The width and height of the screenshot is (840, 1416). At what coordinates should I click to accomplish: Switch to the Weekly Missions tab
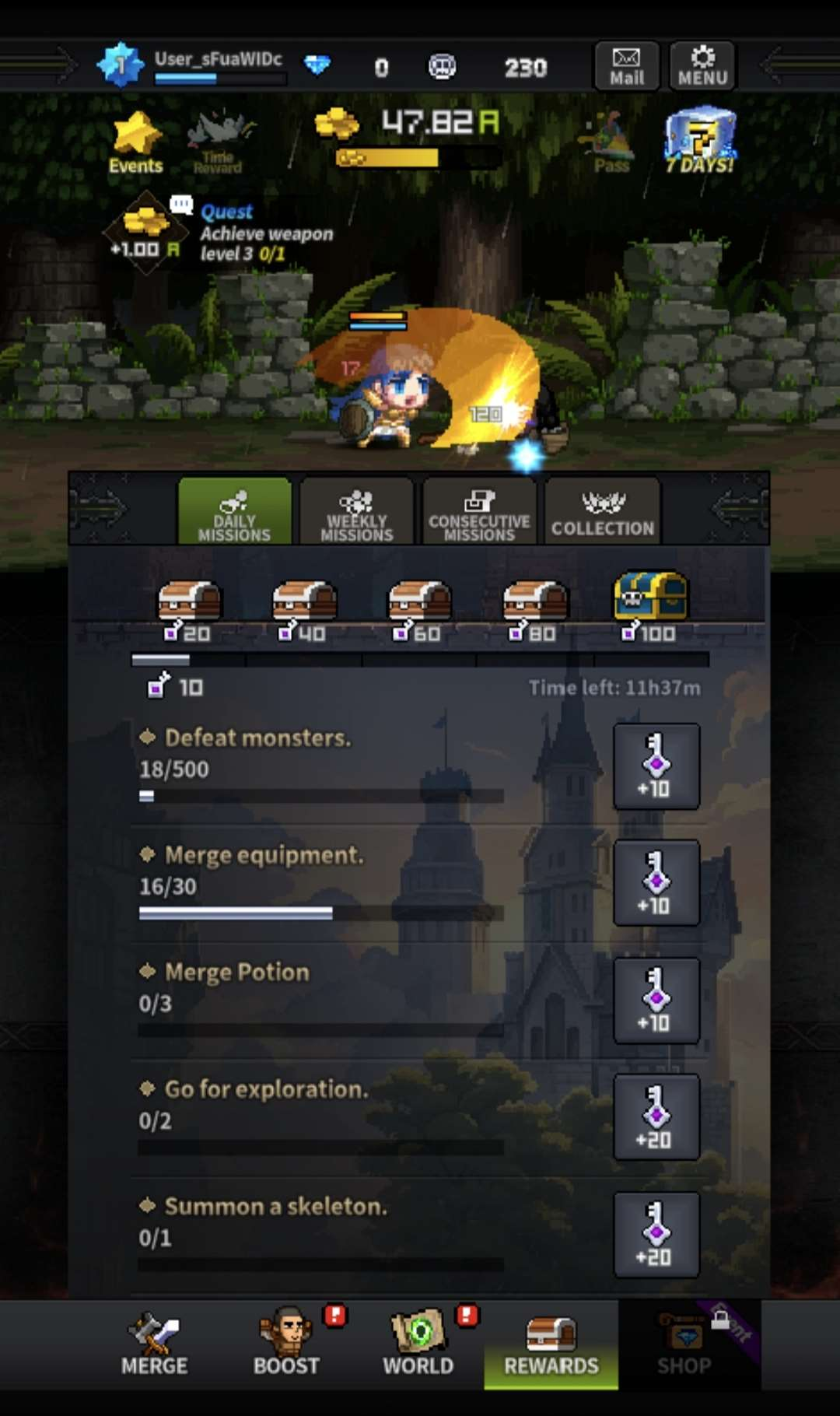click(x=356, y=512)
